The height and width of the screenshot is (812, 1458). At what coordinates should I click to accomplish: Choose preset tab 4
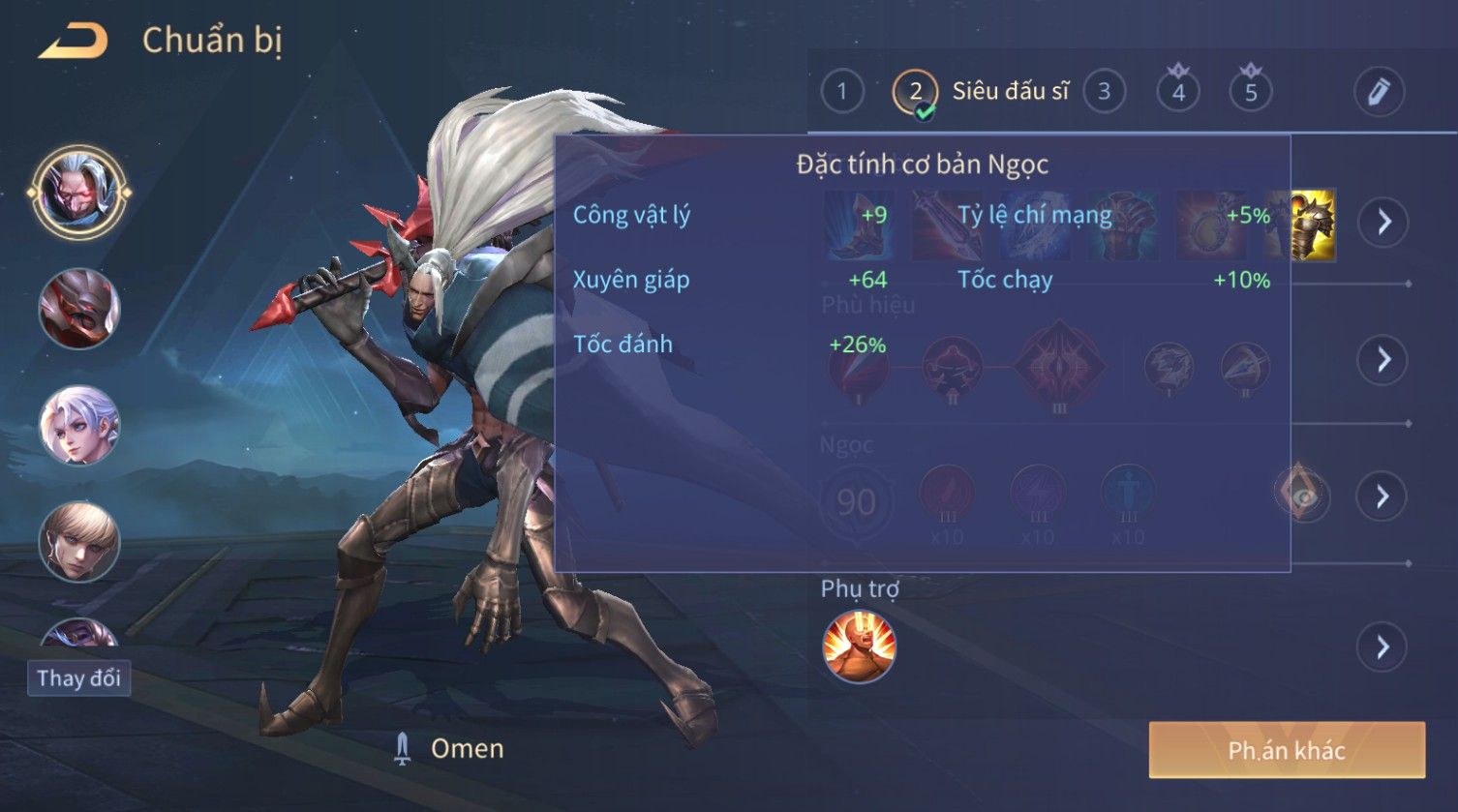coord(1178,92)
